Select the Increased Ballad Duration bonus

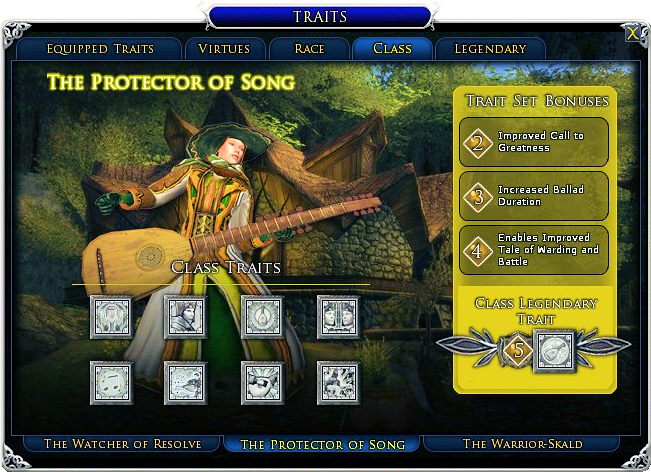point(534,196)
